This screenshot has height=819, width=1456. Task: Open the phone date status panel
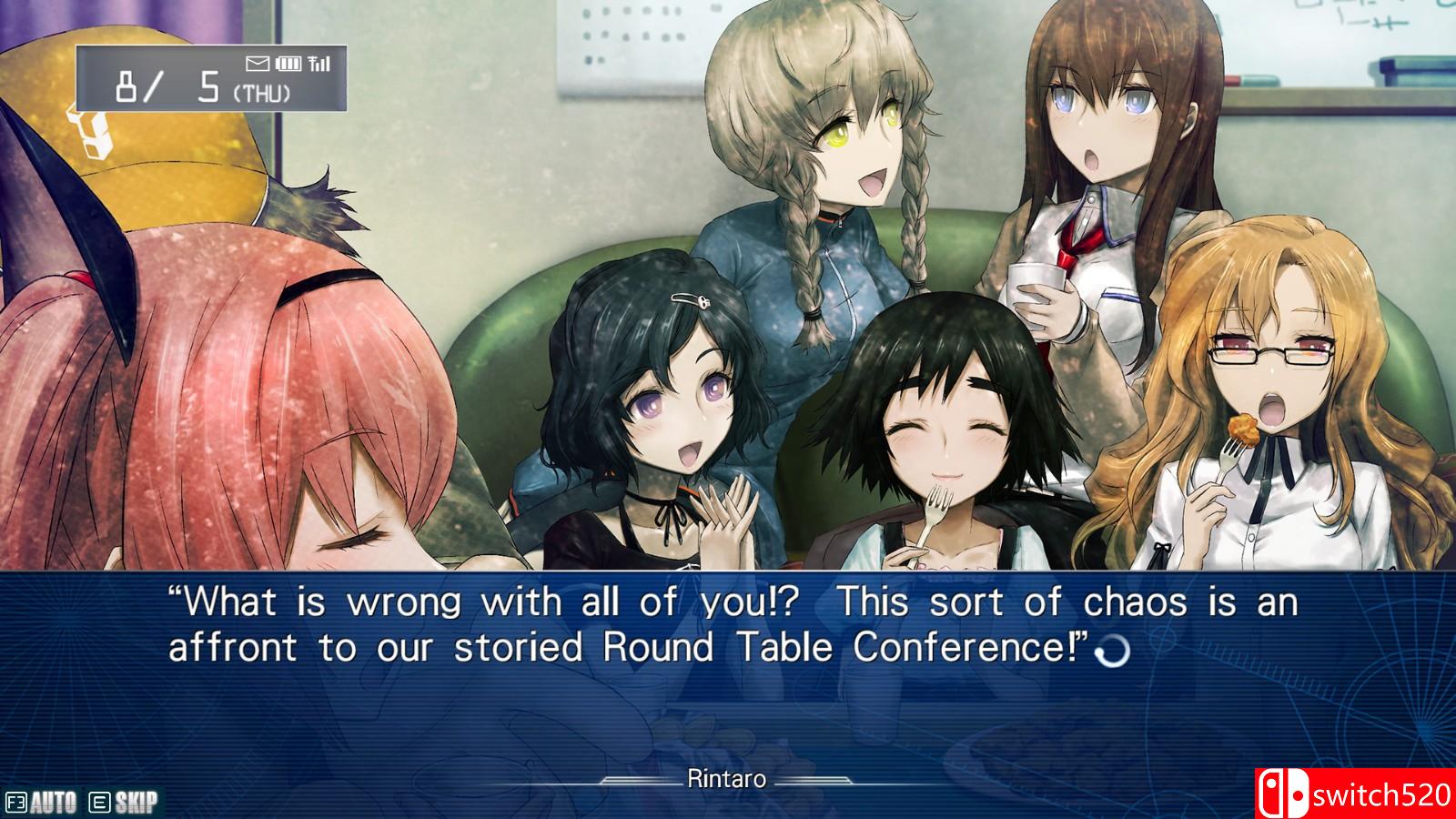point(211,78)
